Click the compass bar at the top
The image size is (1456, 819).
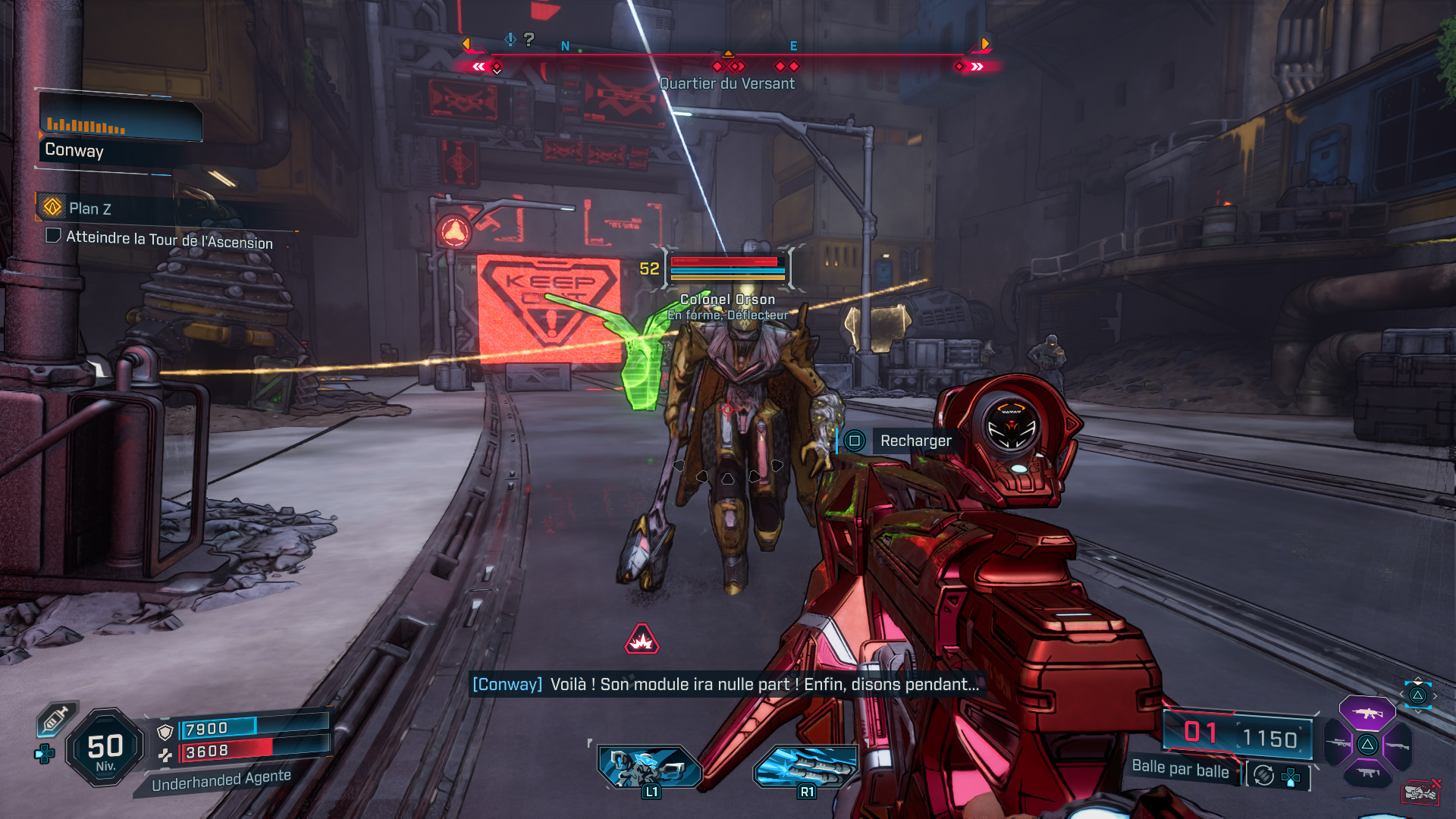coord(726,55)
